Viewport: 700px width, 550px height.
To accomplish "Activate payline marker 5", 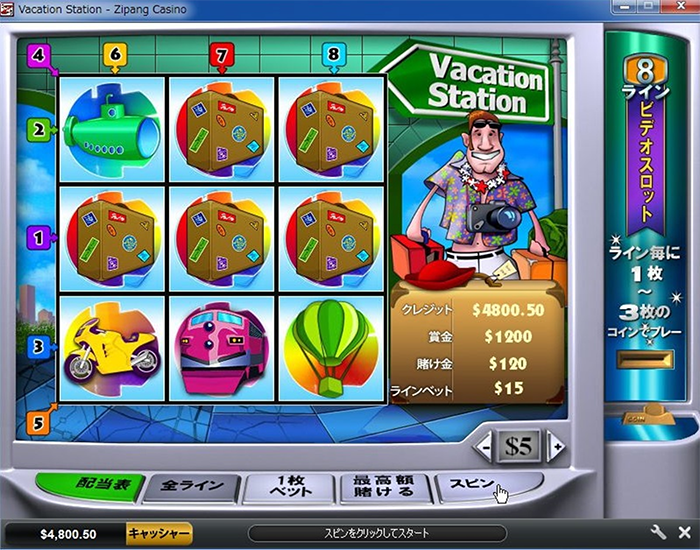I will [38, 422].
